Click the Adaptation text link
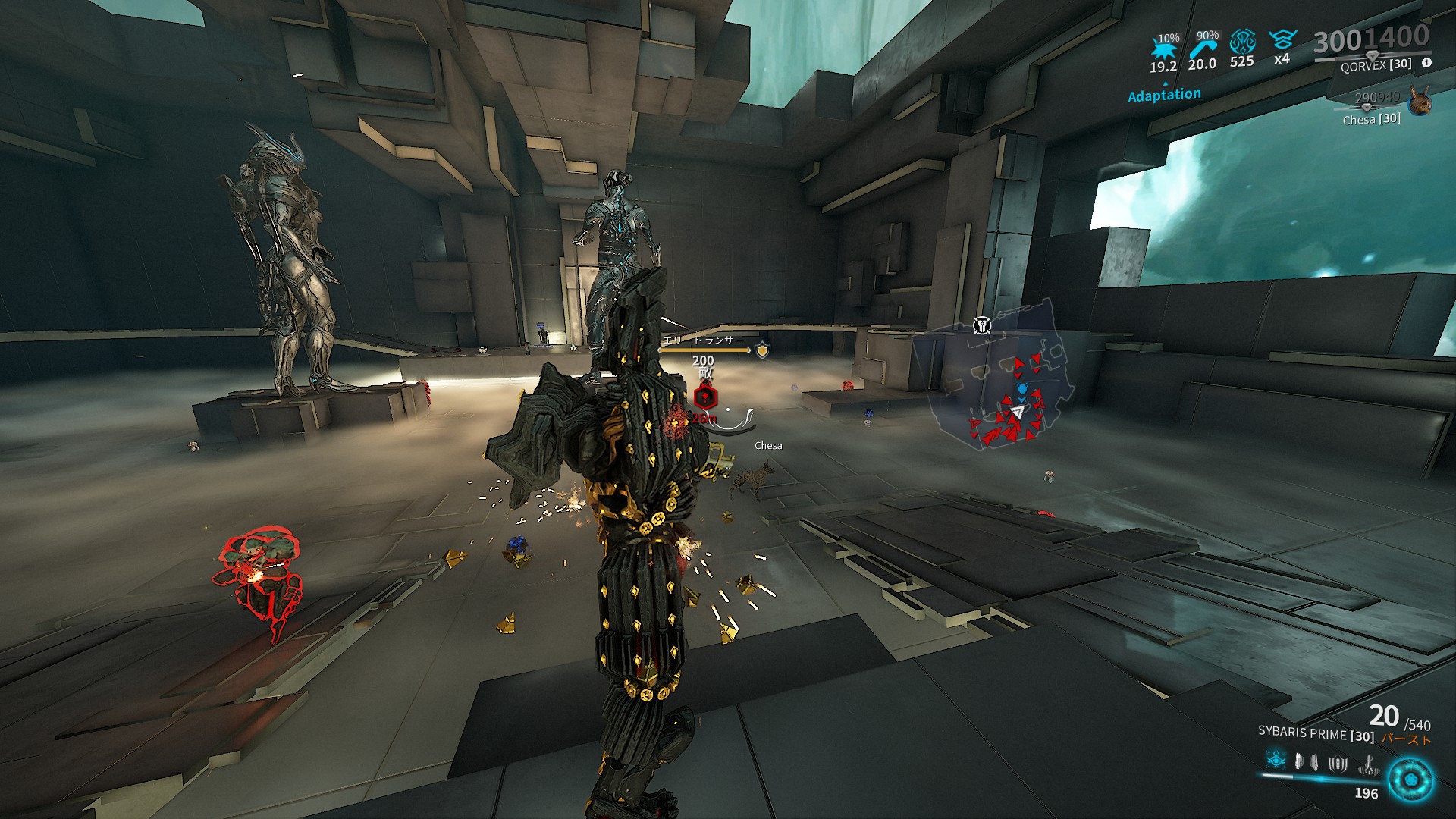 [1165, 94]
